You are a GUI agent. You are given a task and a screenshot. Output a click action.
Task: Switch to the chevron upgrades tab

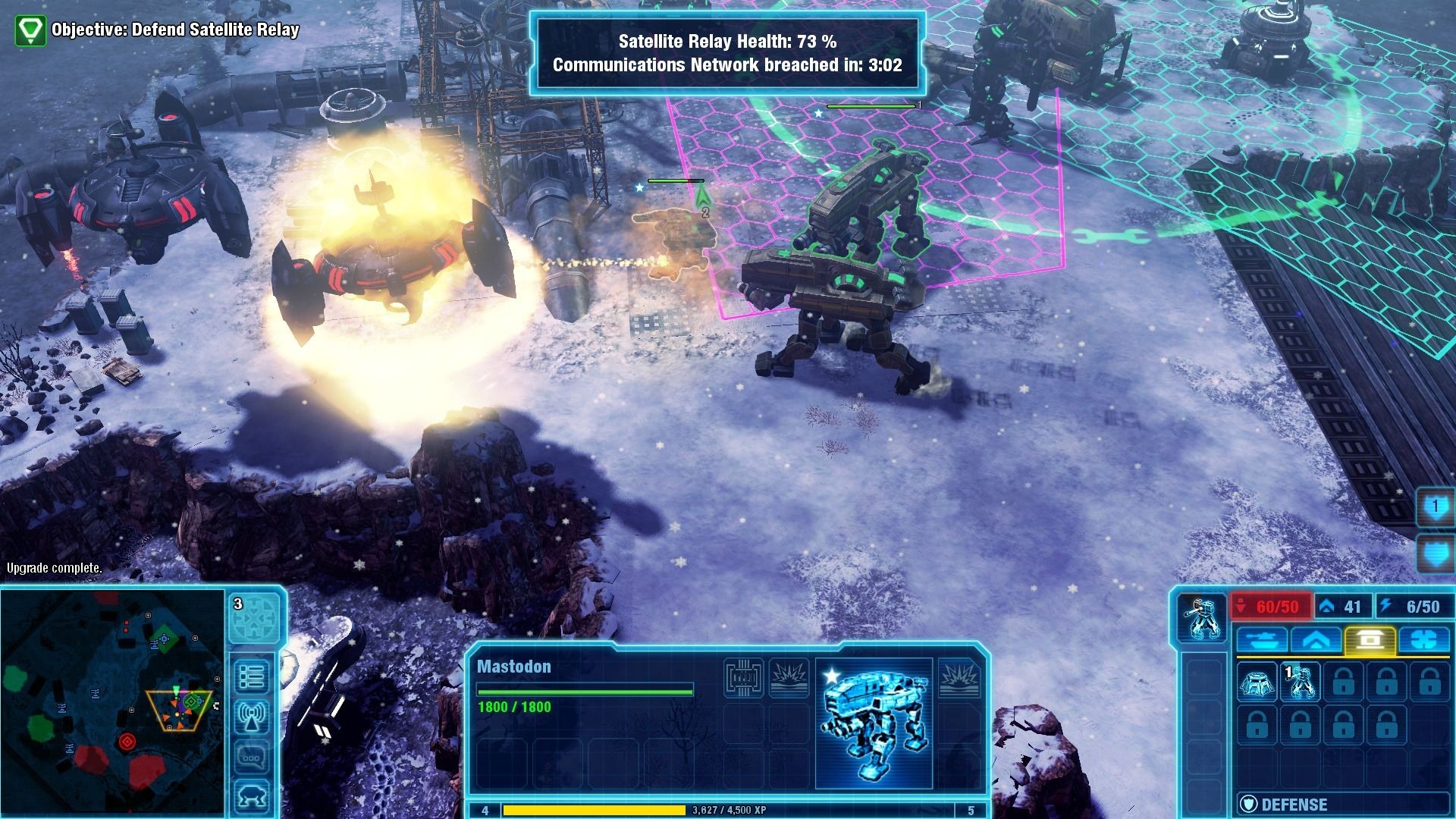[1316, 640]
